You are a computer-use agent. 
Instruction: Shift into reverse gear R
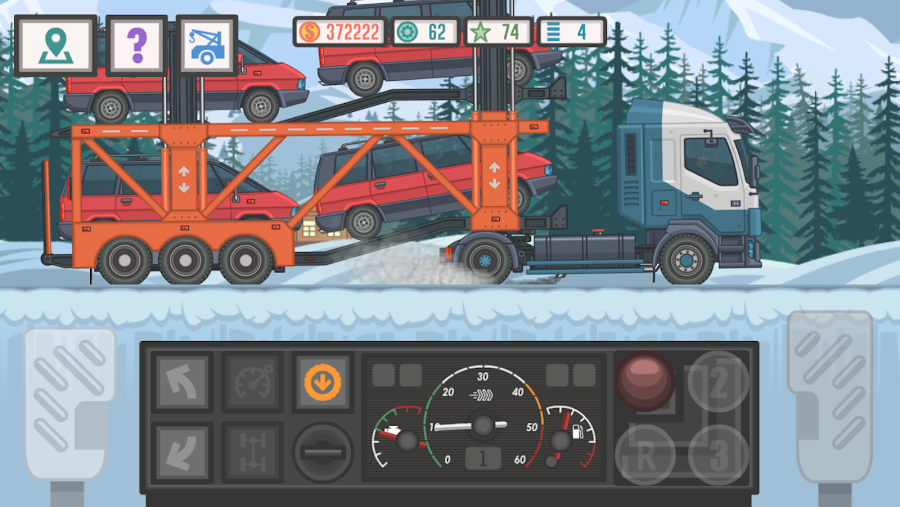[x=645, y=454]
